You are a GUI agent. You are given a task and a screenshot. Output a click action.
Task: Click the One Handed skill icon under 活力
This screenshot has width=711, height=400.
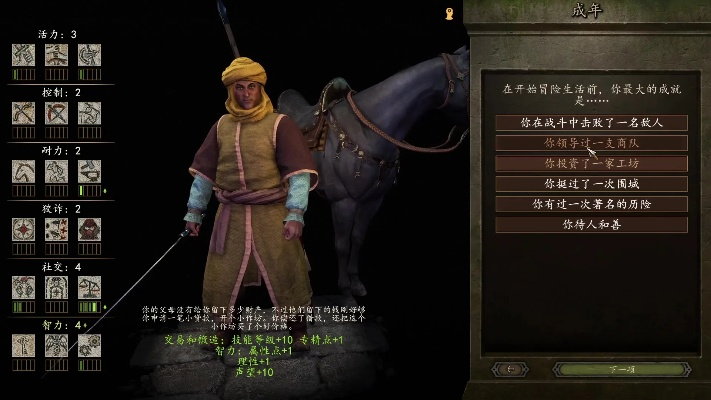[x=23, y=54]
